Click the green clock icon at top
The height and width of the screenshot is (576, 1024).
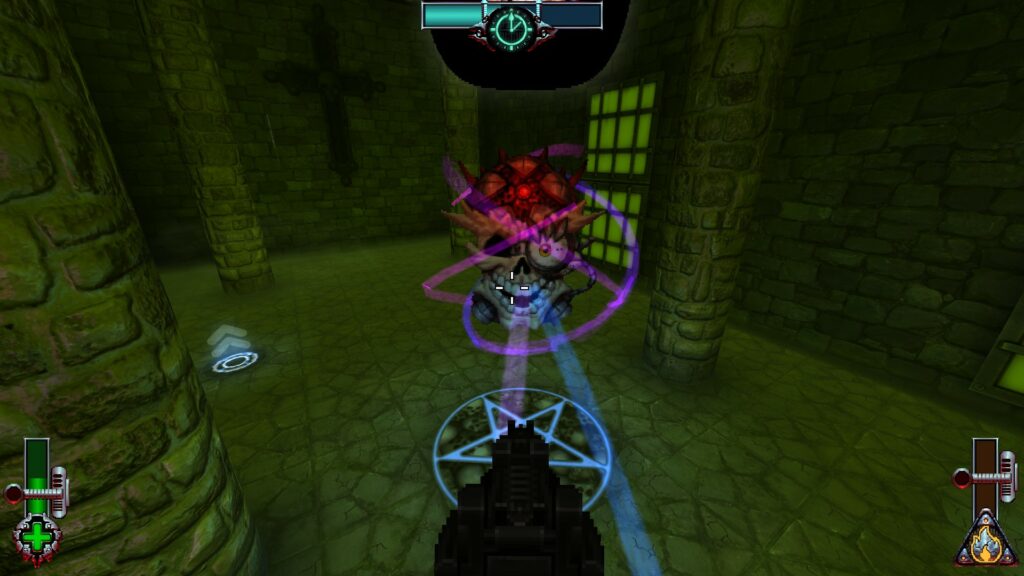coord(512,27)
